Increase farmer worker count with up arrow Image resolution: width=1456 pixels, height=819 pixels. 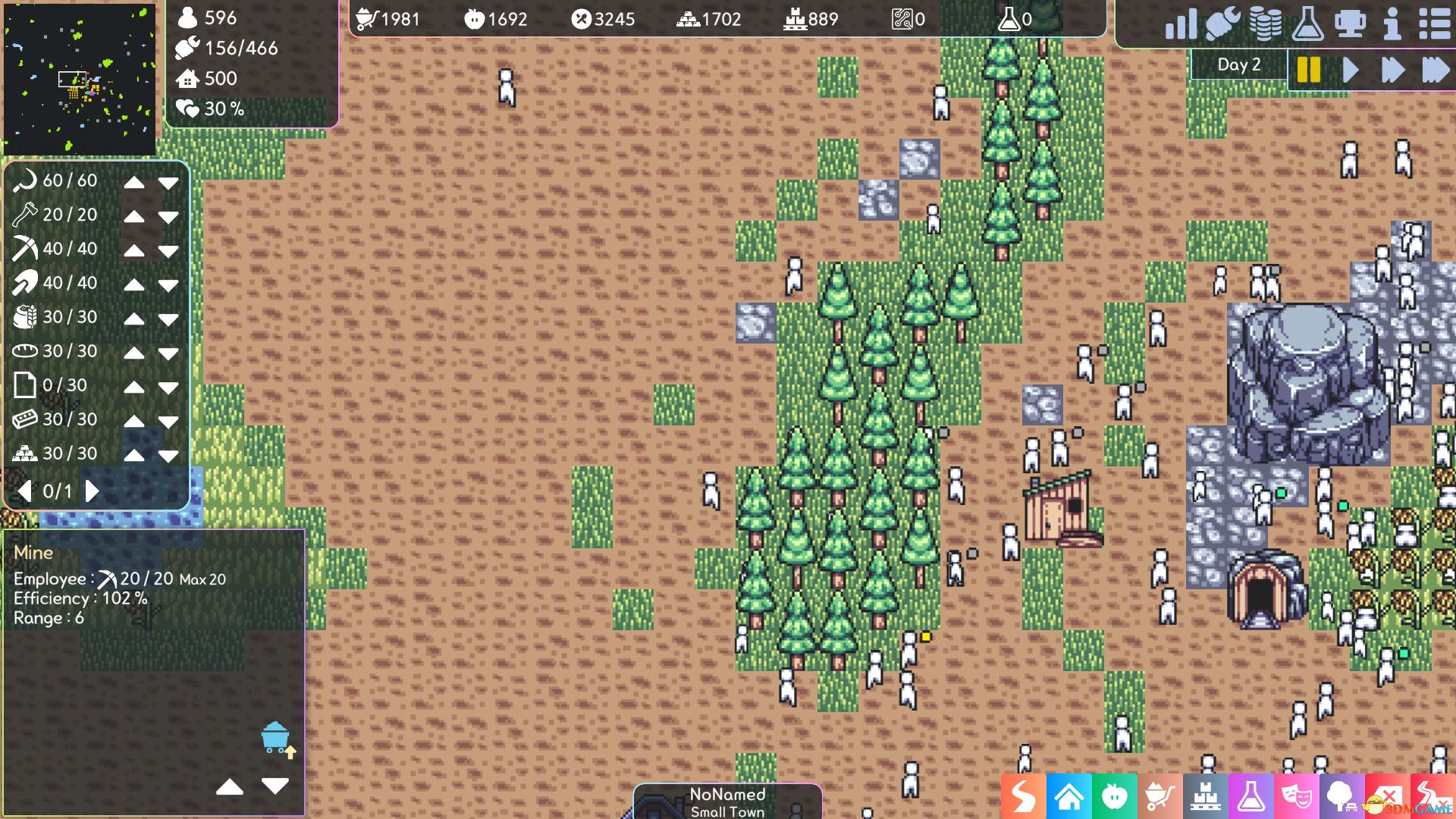point(135,180)
